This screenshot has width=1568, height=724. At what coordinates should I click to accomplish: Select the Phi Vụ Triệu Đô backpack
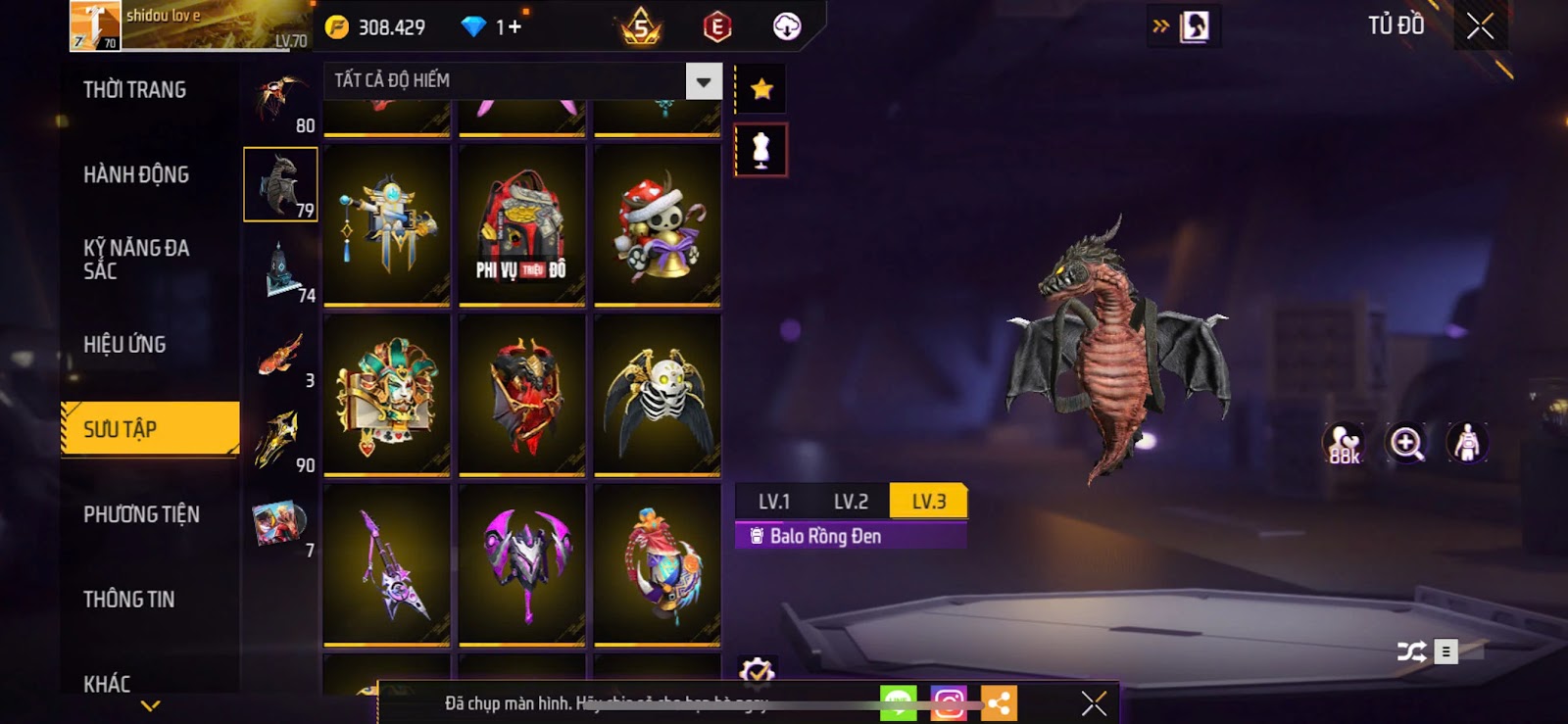(x=522, y=224)
